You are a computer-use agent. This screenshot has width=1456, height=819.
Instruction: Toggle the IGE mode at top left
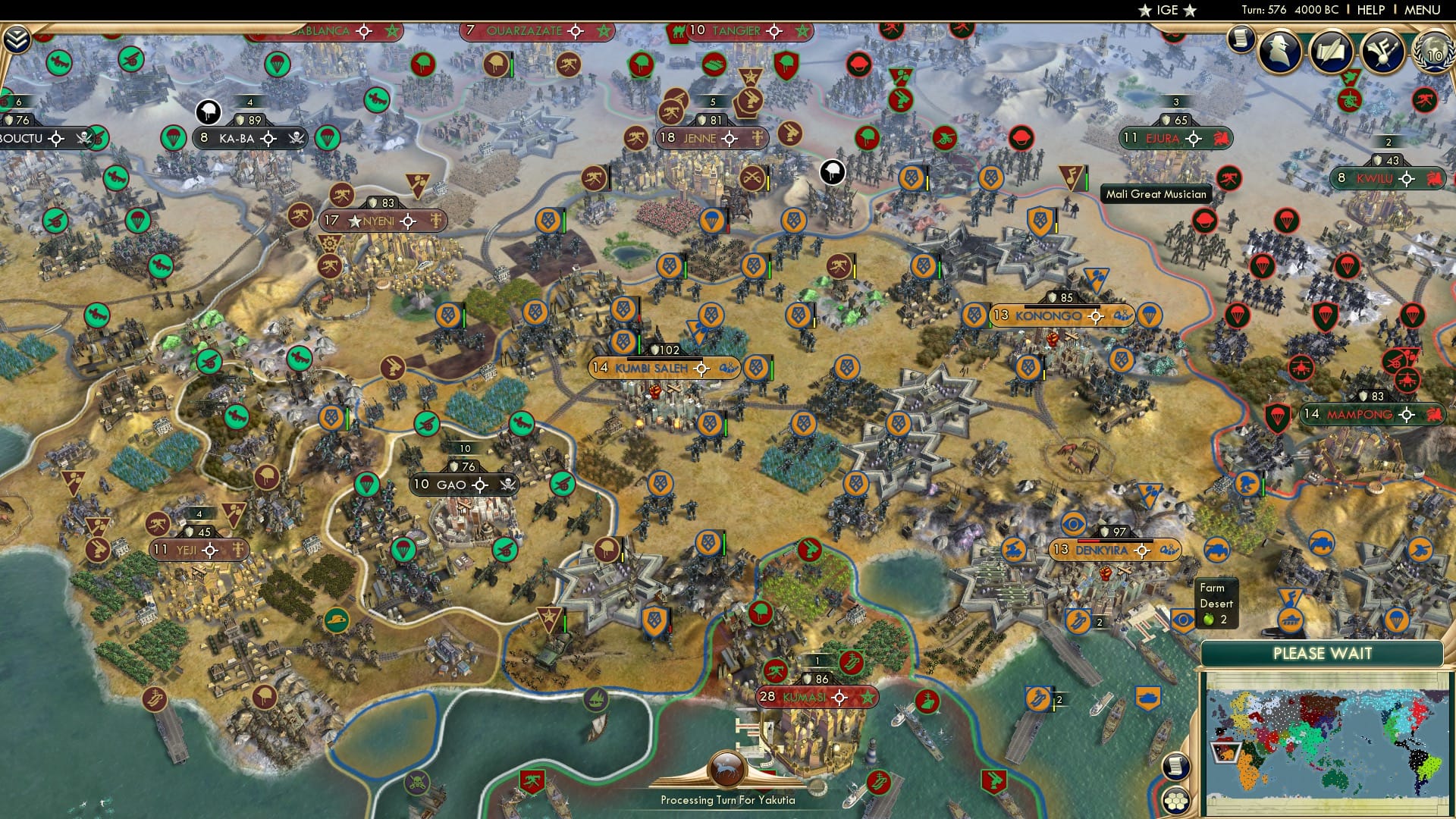tap(1166, 11)
